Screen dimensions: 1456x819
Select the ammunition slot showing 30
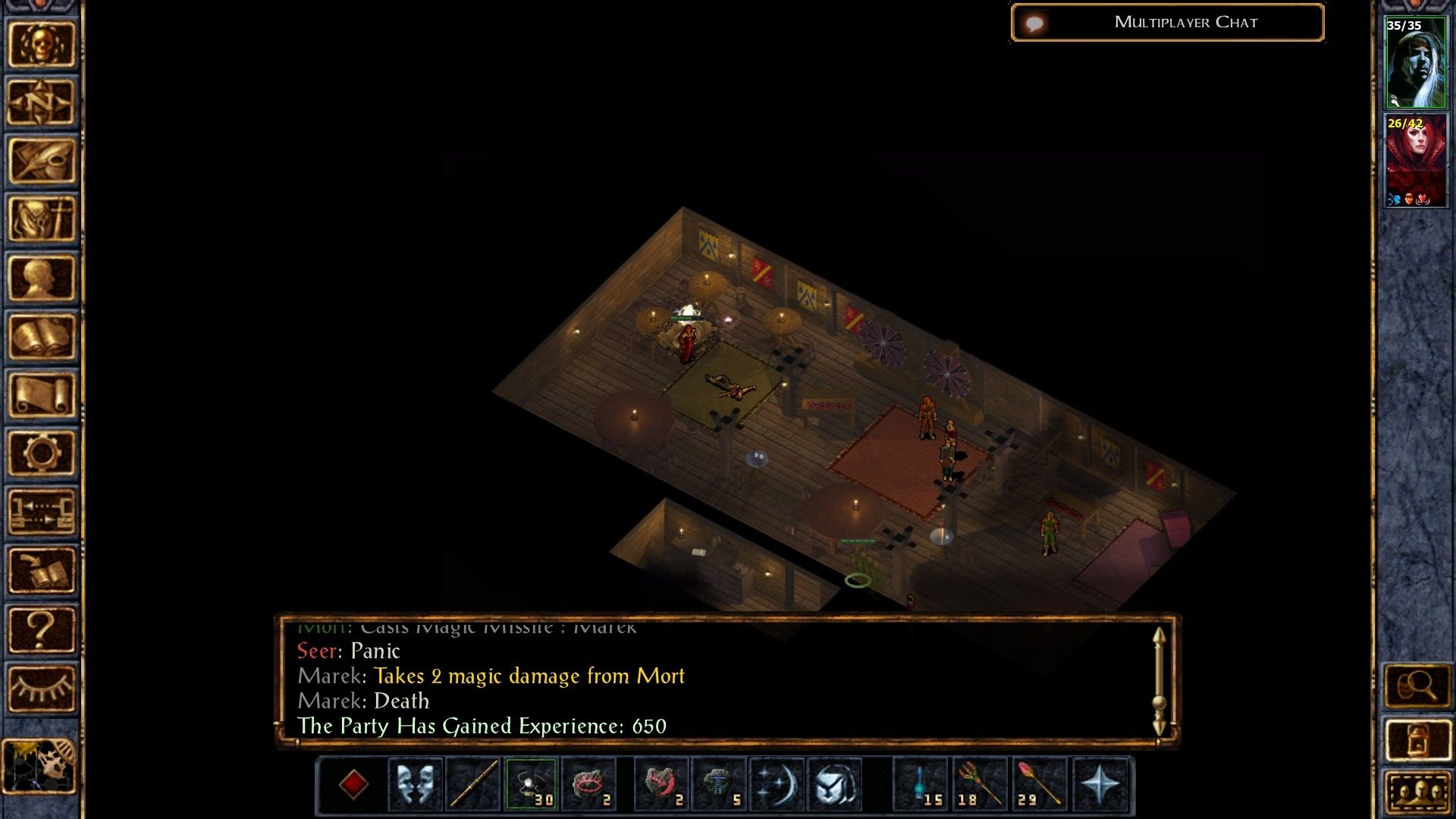click(x=531, y=784)
